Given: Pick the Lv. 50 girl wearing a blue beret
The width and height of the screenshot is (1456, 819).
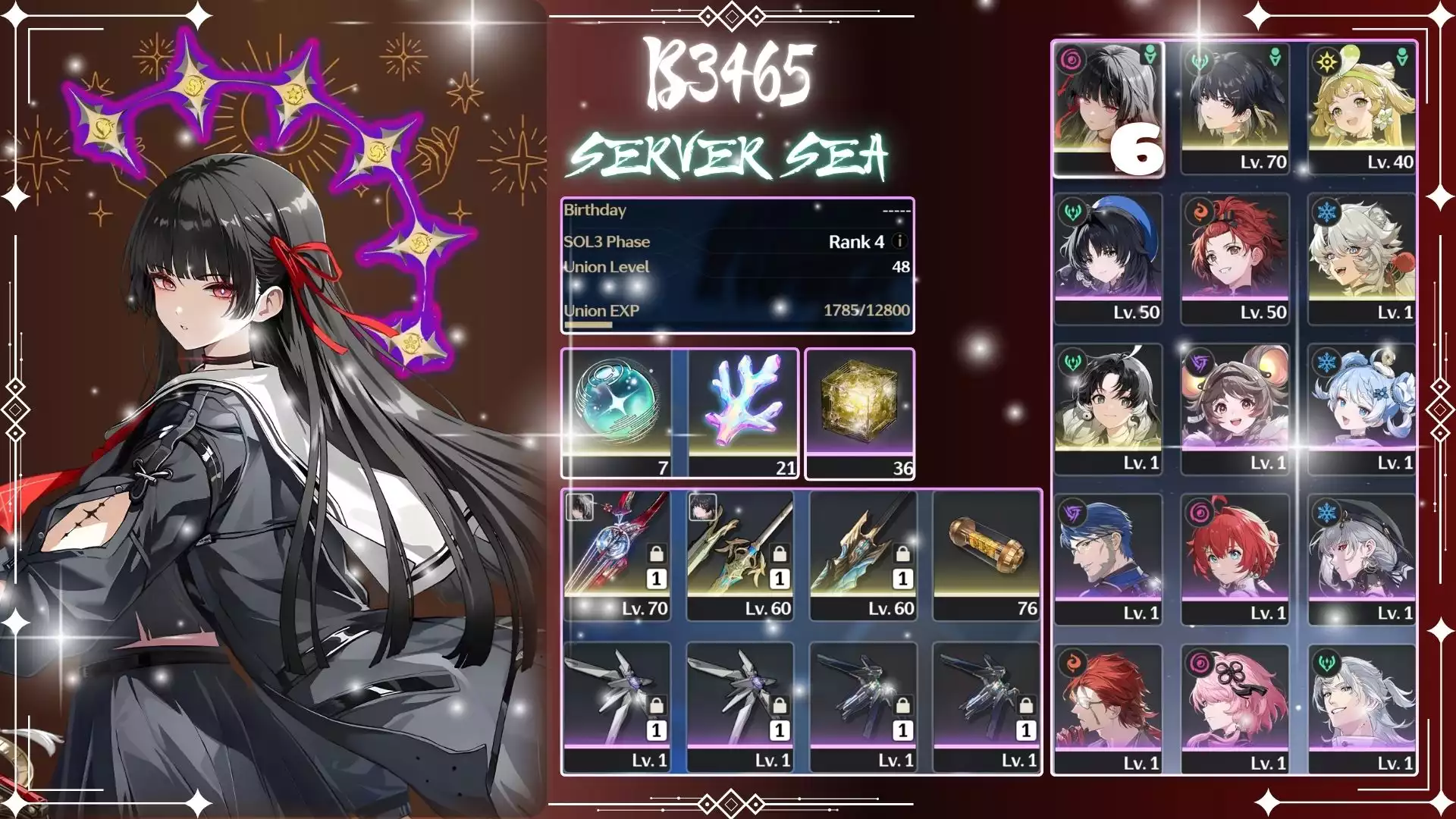Looking at the screenshot, I should point(1107,258).
